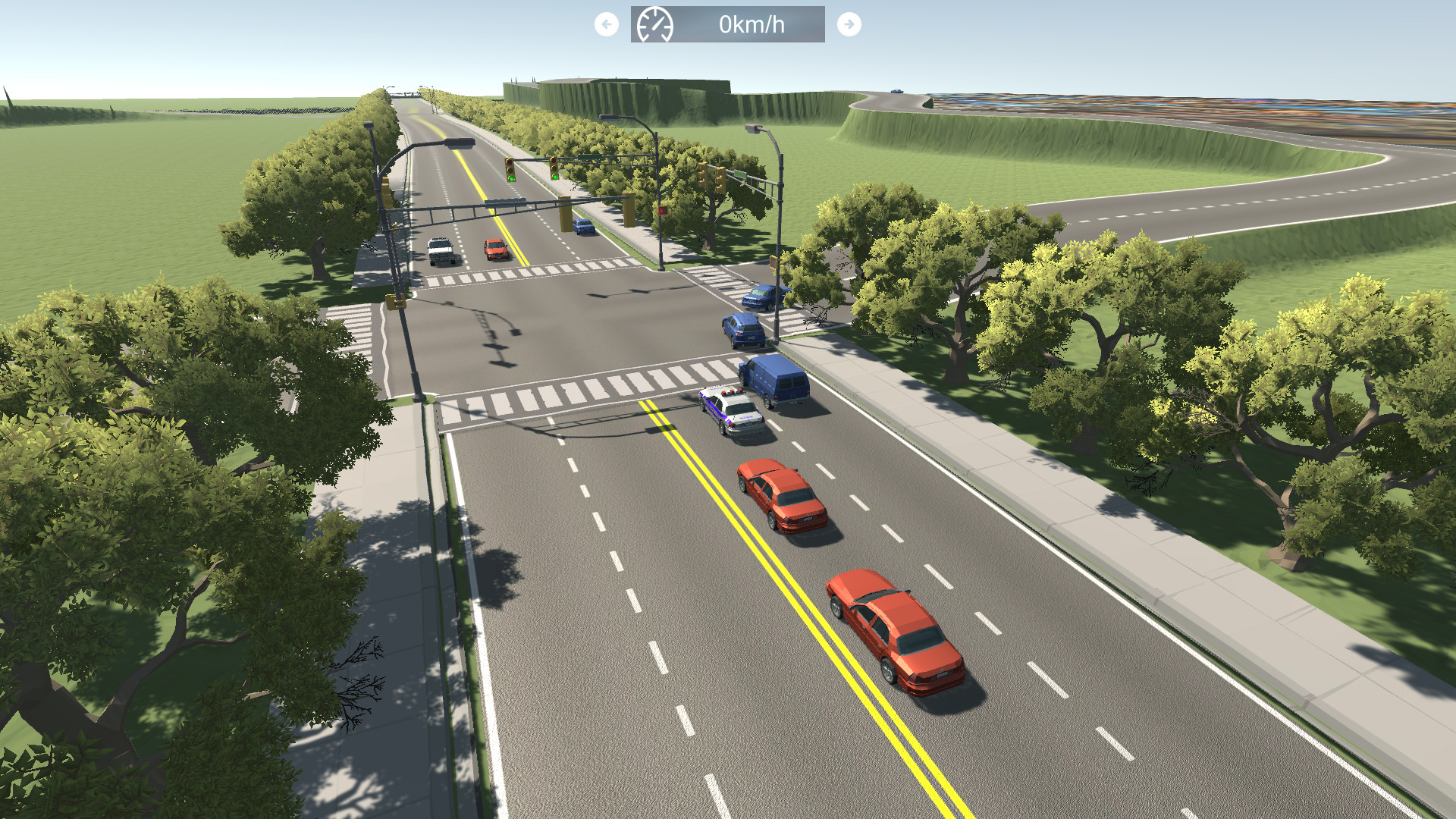The width and height of the screenshot is (1456, 819).
Task: Click the small blue car on the distant road
Action: (x=896, y=91)
